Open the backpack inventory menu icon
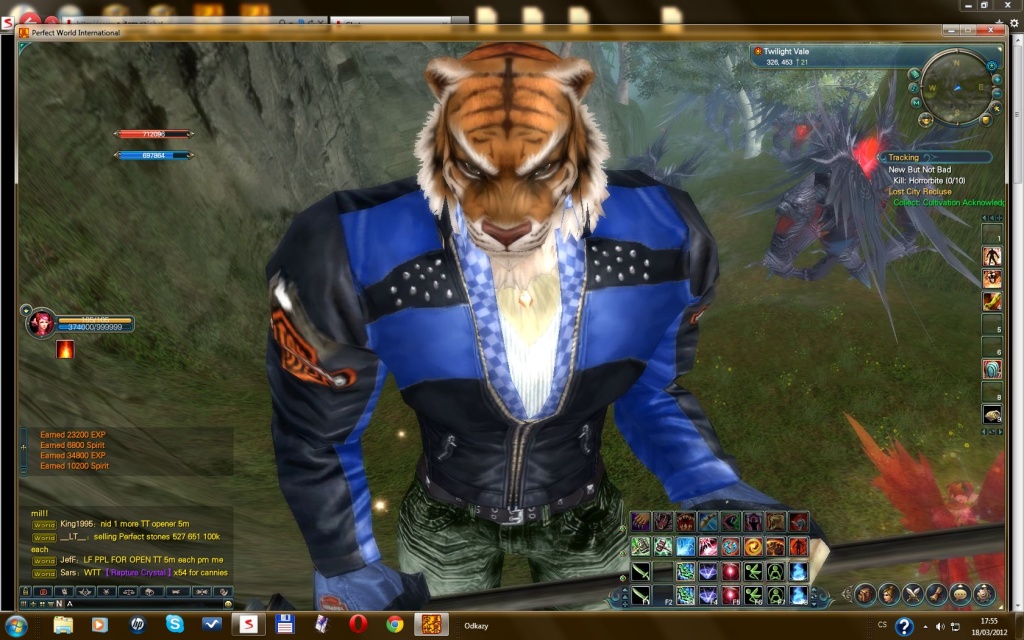Viewport: 1024px width, 640px height. (864, 593)
